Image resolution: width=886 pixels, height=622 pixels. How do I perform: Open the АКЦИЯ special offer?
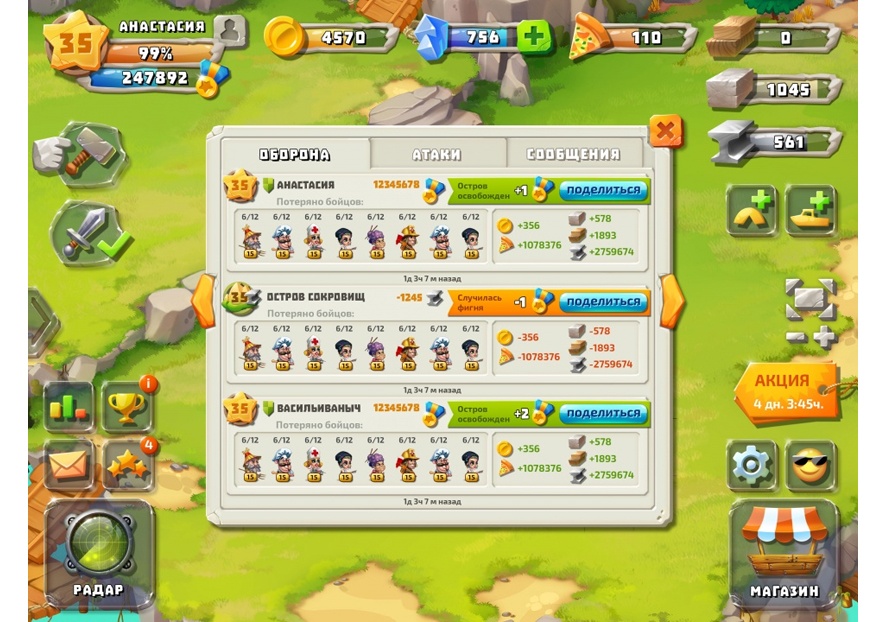coord(785,390)
